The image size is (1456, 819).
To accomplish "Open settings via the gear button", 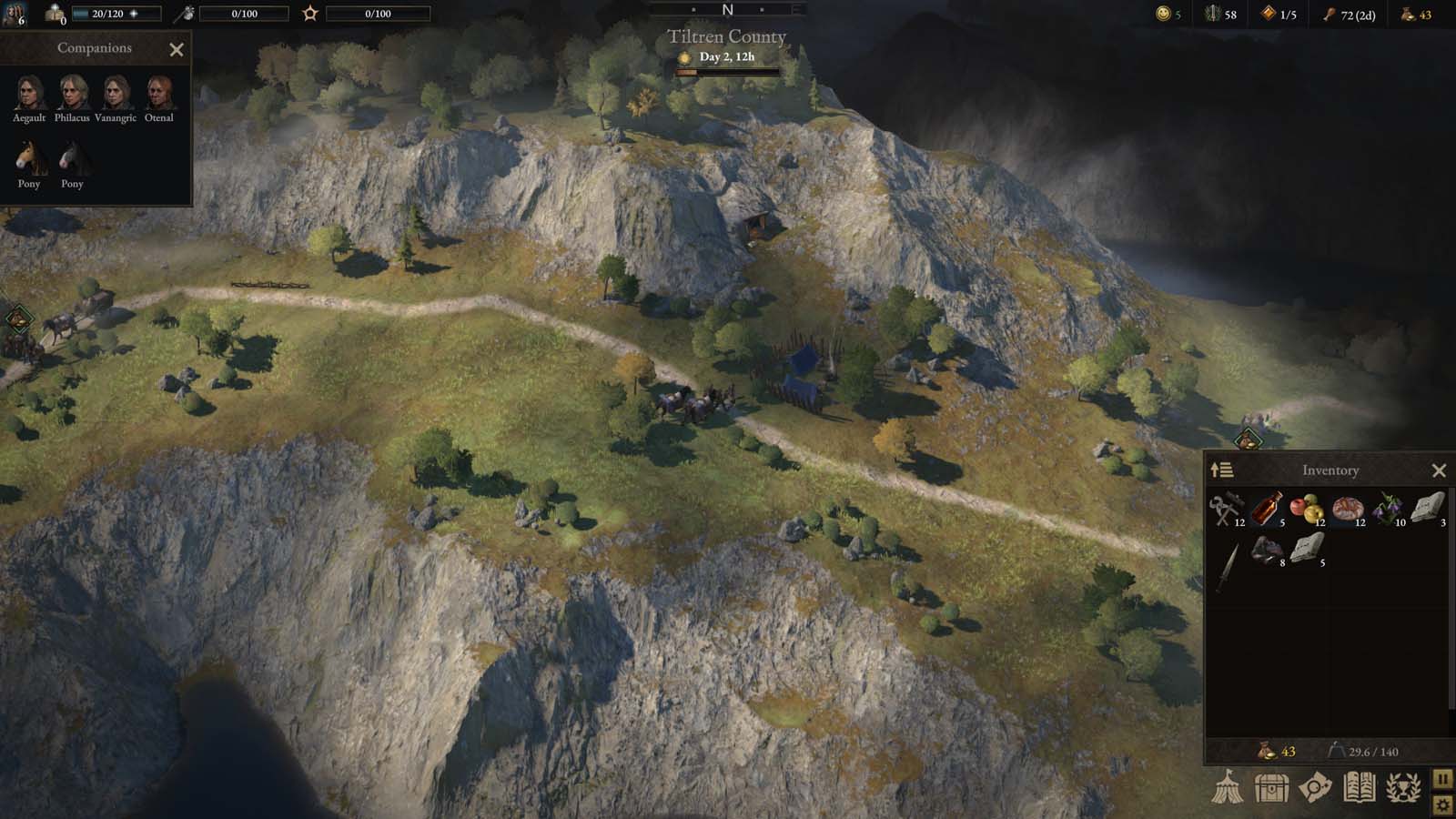I will pos(1443,804).
